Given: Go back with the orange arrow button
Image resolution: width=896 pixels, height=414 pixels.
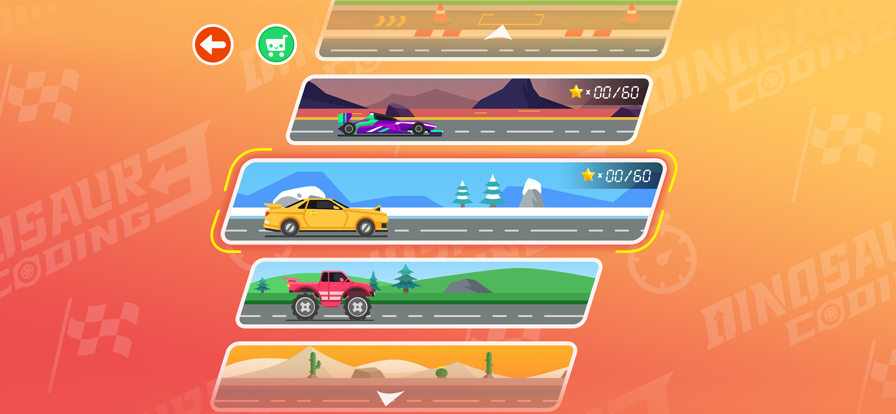Looking at the screenshot, I should [x=213, y=45].
